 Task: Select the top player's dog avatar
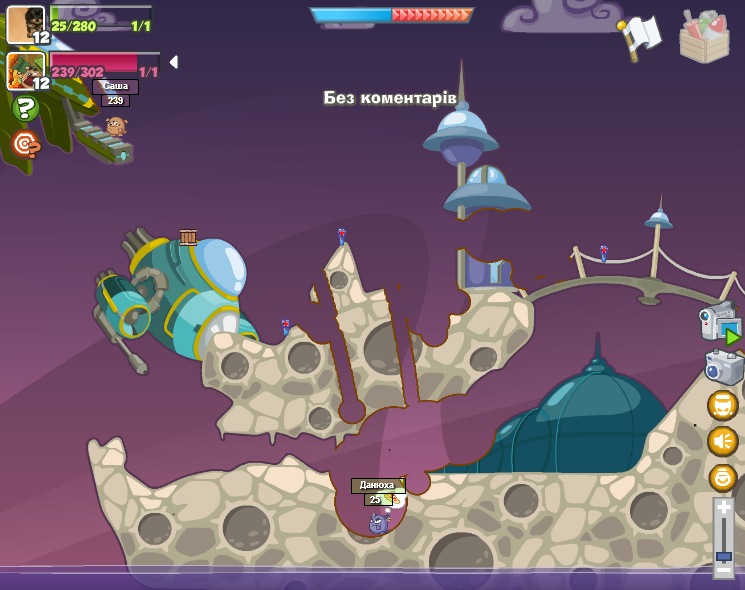[24, 24]
